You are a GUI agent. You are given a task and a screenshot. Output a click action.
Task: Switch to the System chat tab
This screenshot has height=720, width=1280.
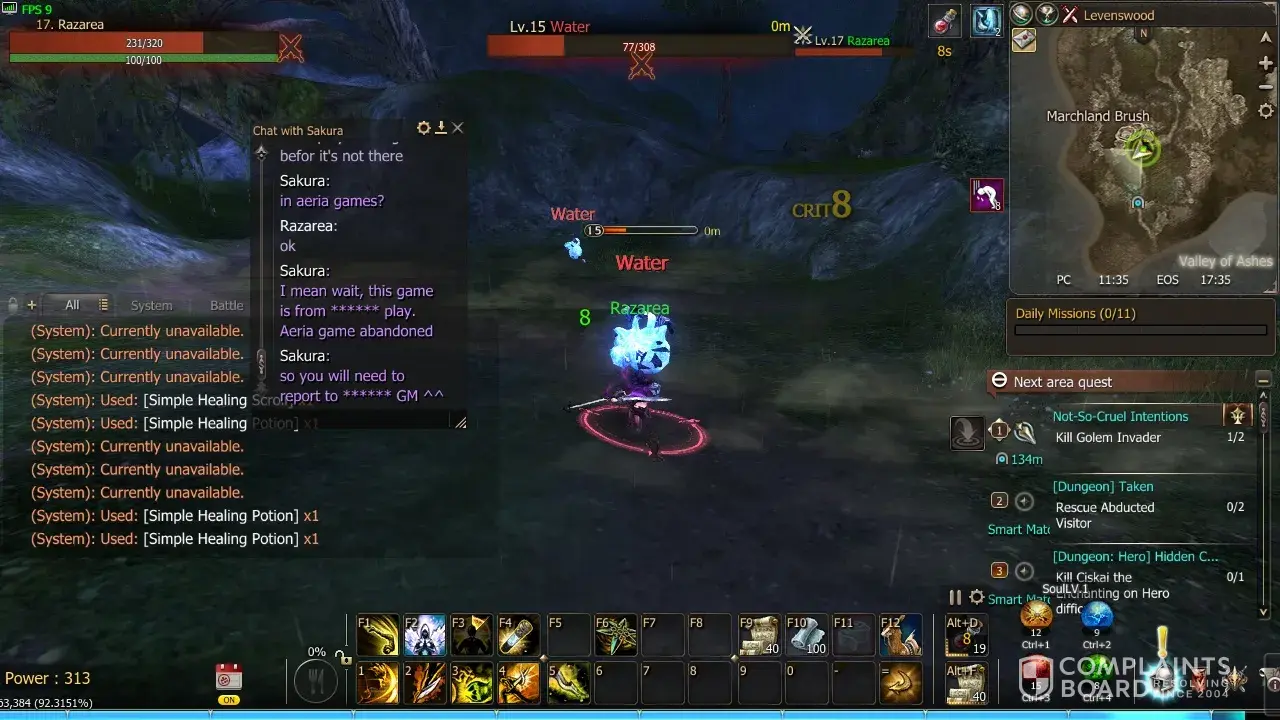point(151,305)
